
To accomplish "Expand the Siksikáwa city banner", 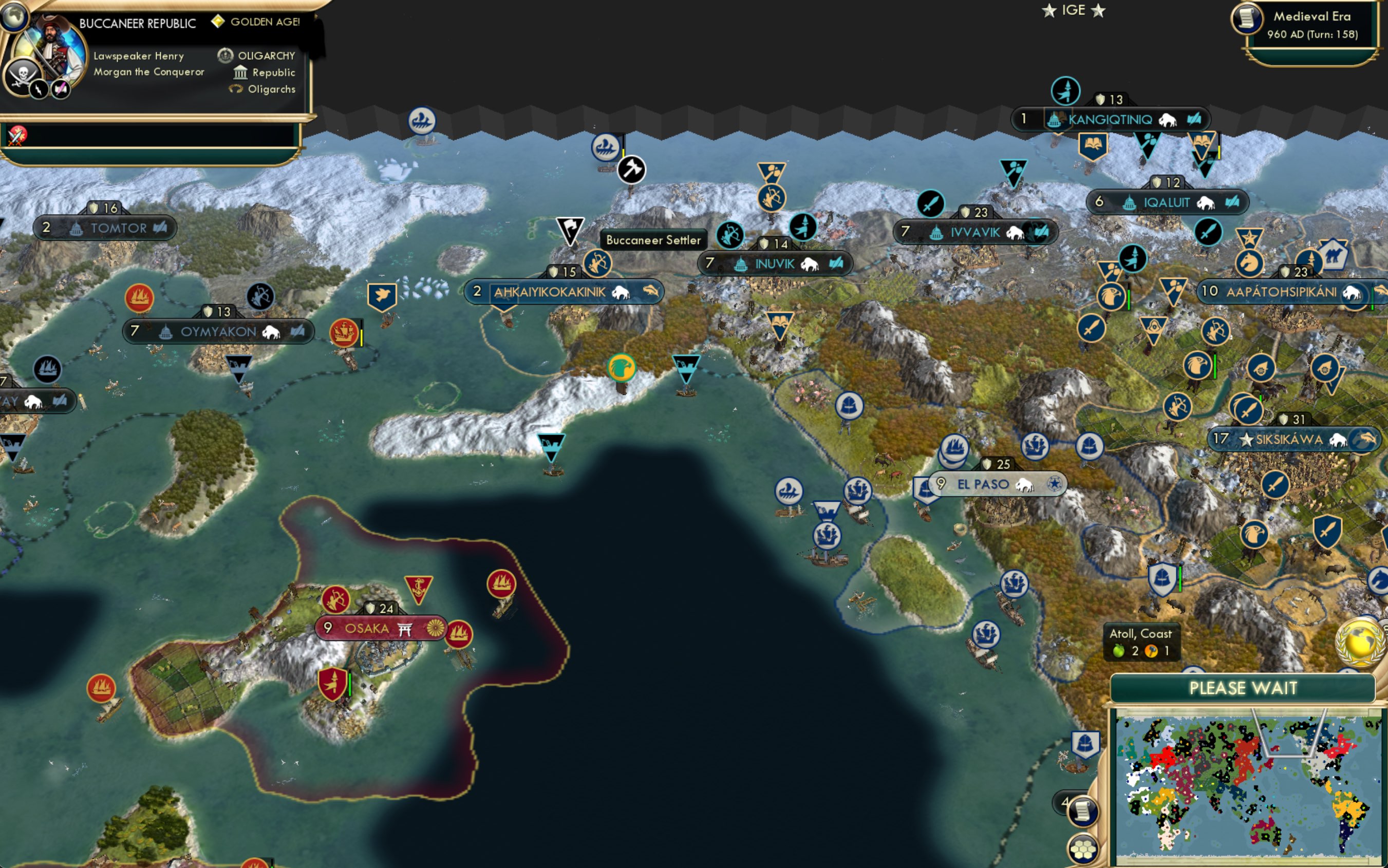I will pyautogui.click(x=1291, y=439).
